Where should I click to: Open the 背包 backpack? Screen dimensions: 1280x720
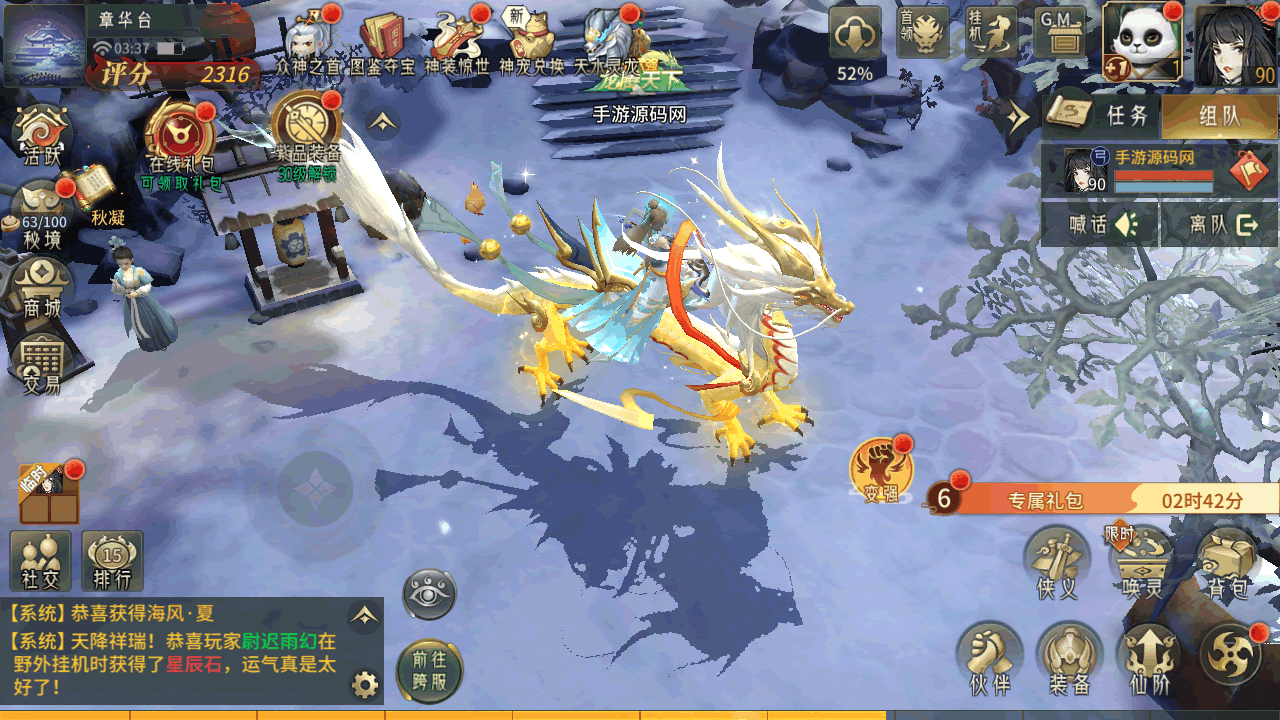click(x=1226, y=564)
